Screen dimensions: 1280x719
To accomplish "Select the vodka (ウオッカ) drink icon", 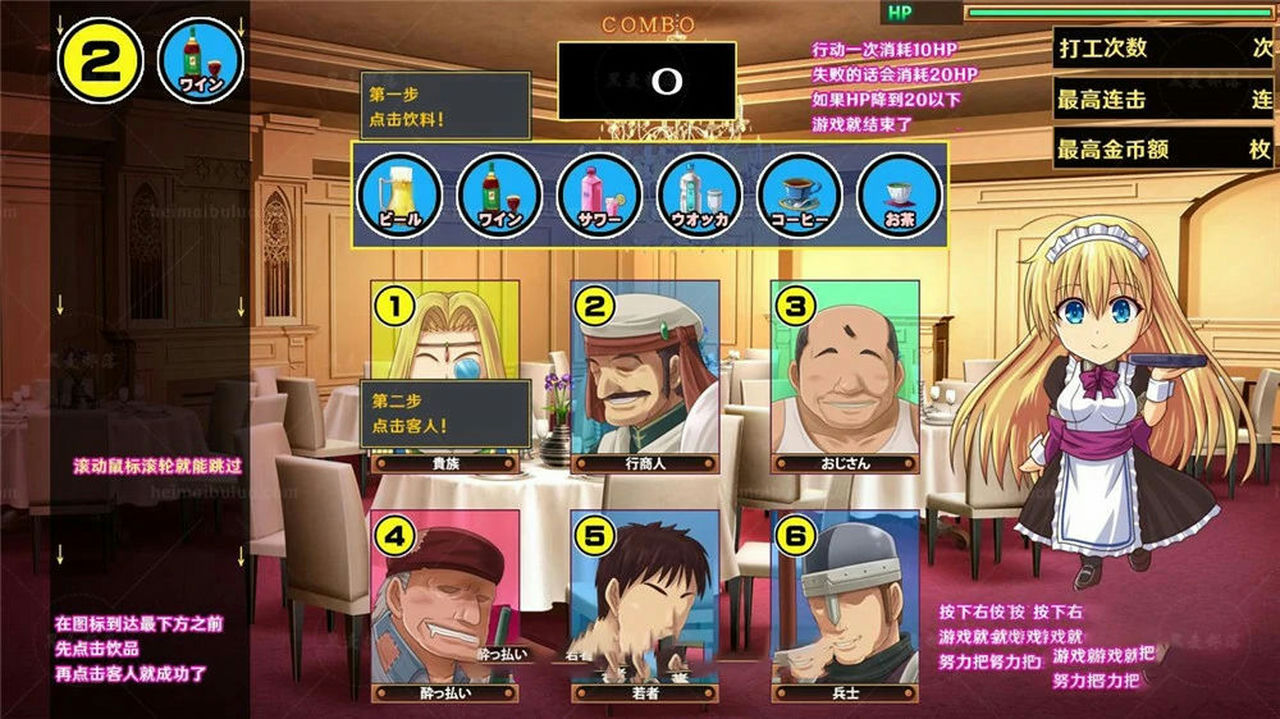I will pyautogui.click(x=699, y=195).
